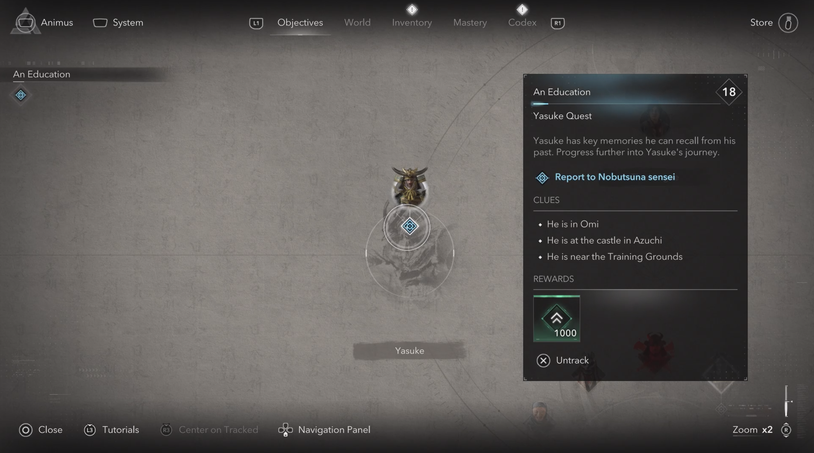Select Yasuke's portrait on the objective board
The width and height of the screenshot is (814, 453).
pyautogui.click(x=409, y=185)
